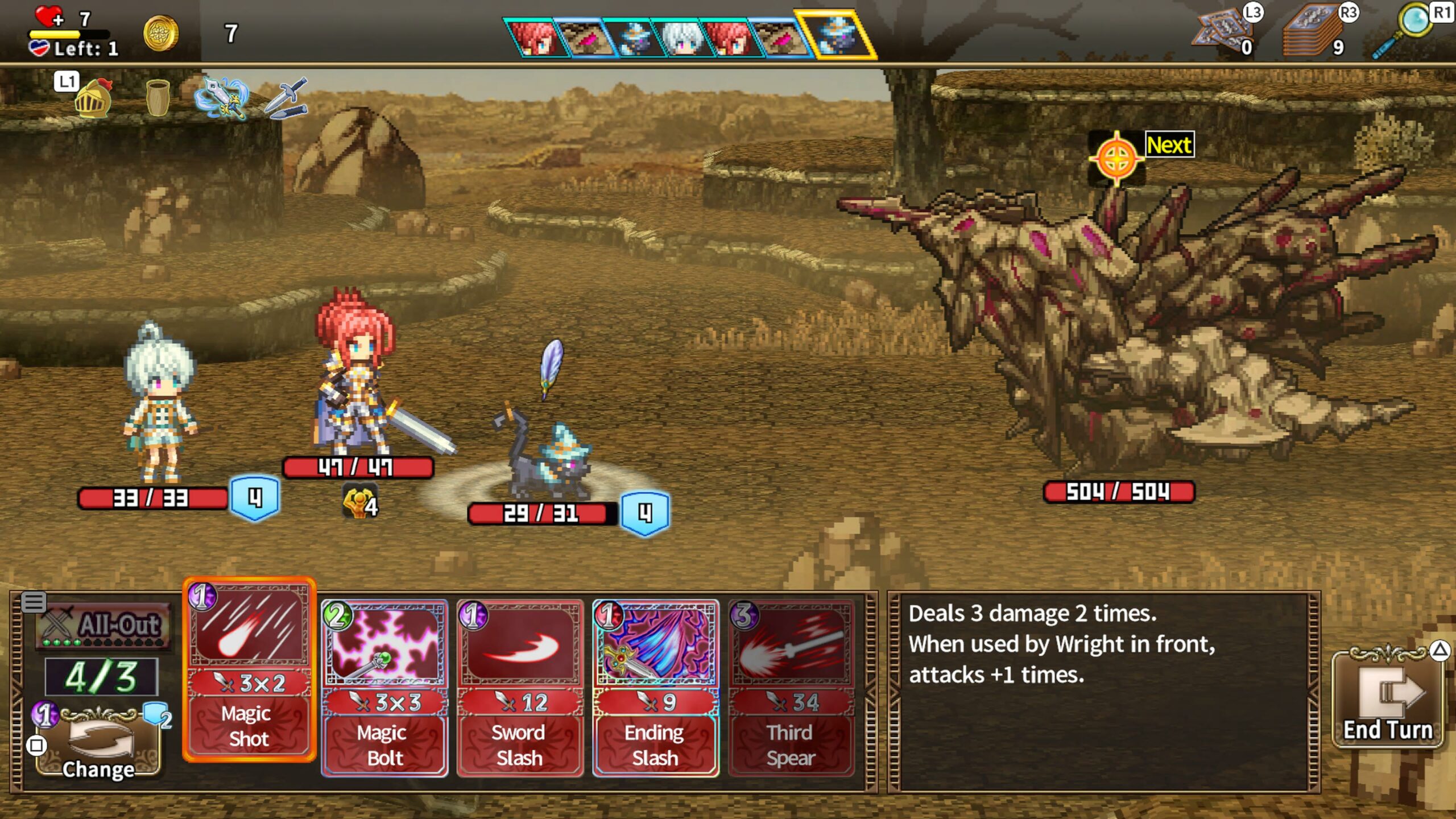
Task: Inspect the winged sword relic icon
Action: tap(222, 98)
